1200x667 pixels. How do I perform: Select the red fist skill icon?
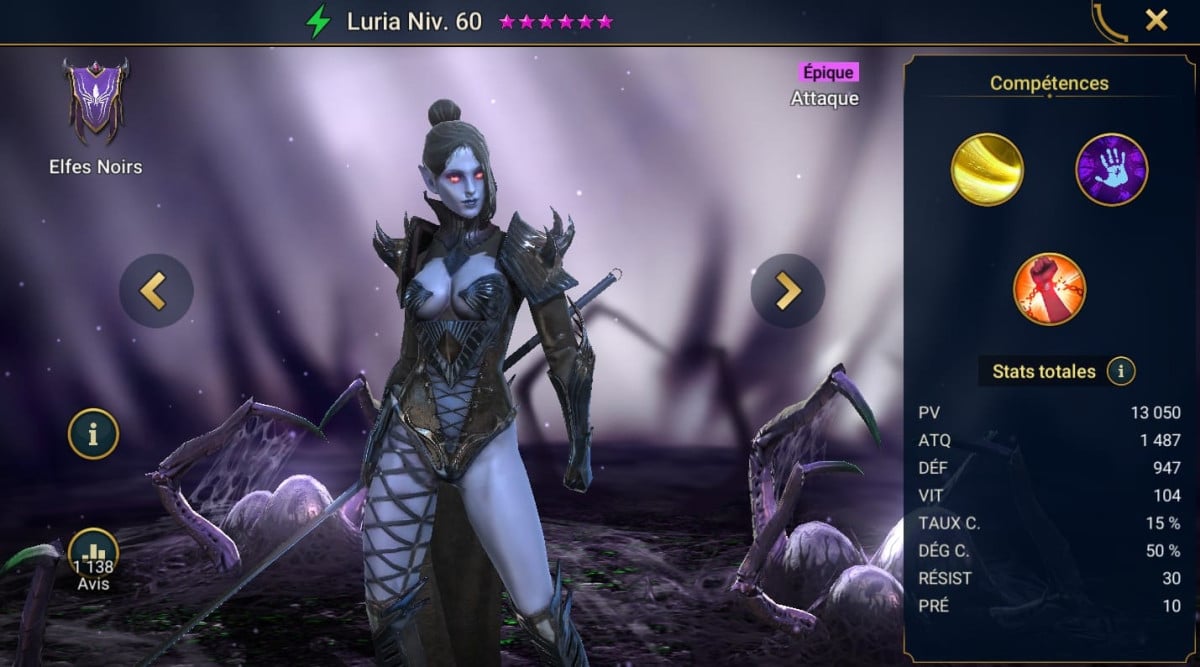click(1049, 289)
